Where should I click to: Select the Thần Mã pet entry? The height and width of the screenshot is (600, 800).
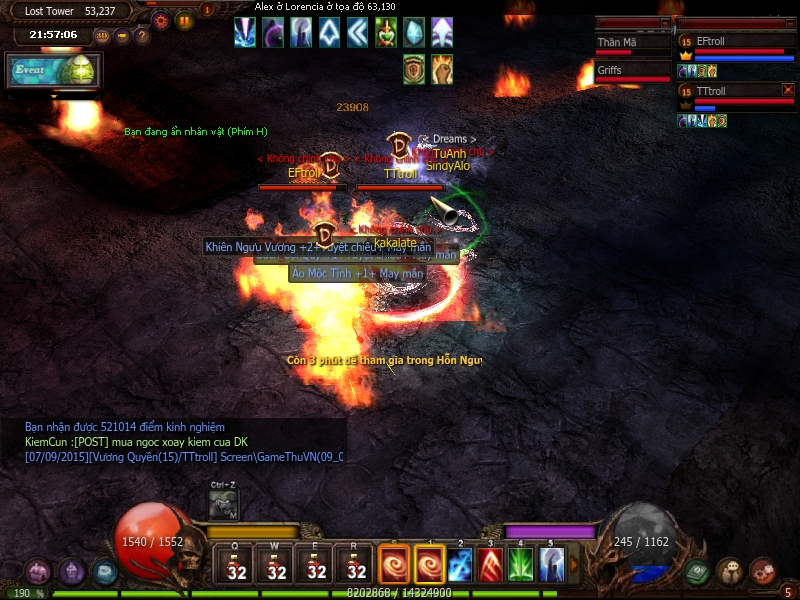(x=632, y=44)
